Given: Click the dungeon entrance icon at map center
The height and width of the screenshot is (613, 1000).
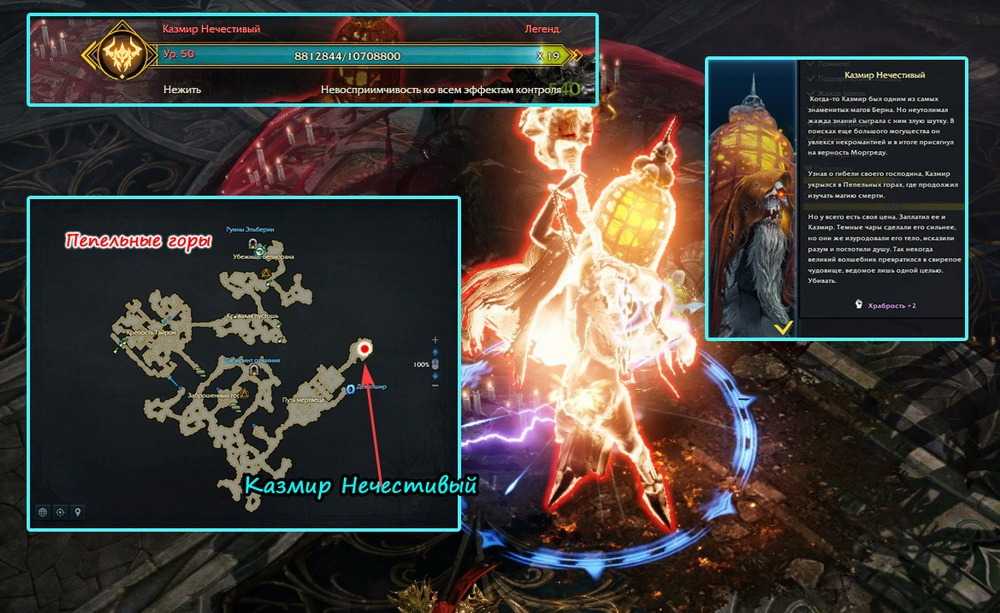Looking at the screenshot, I should [254, 370].
